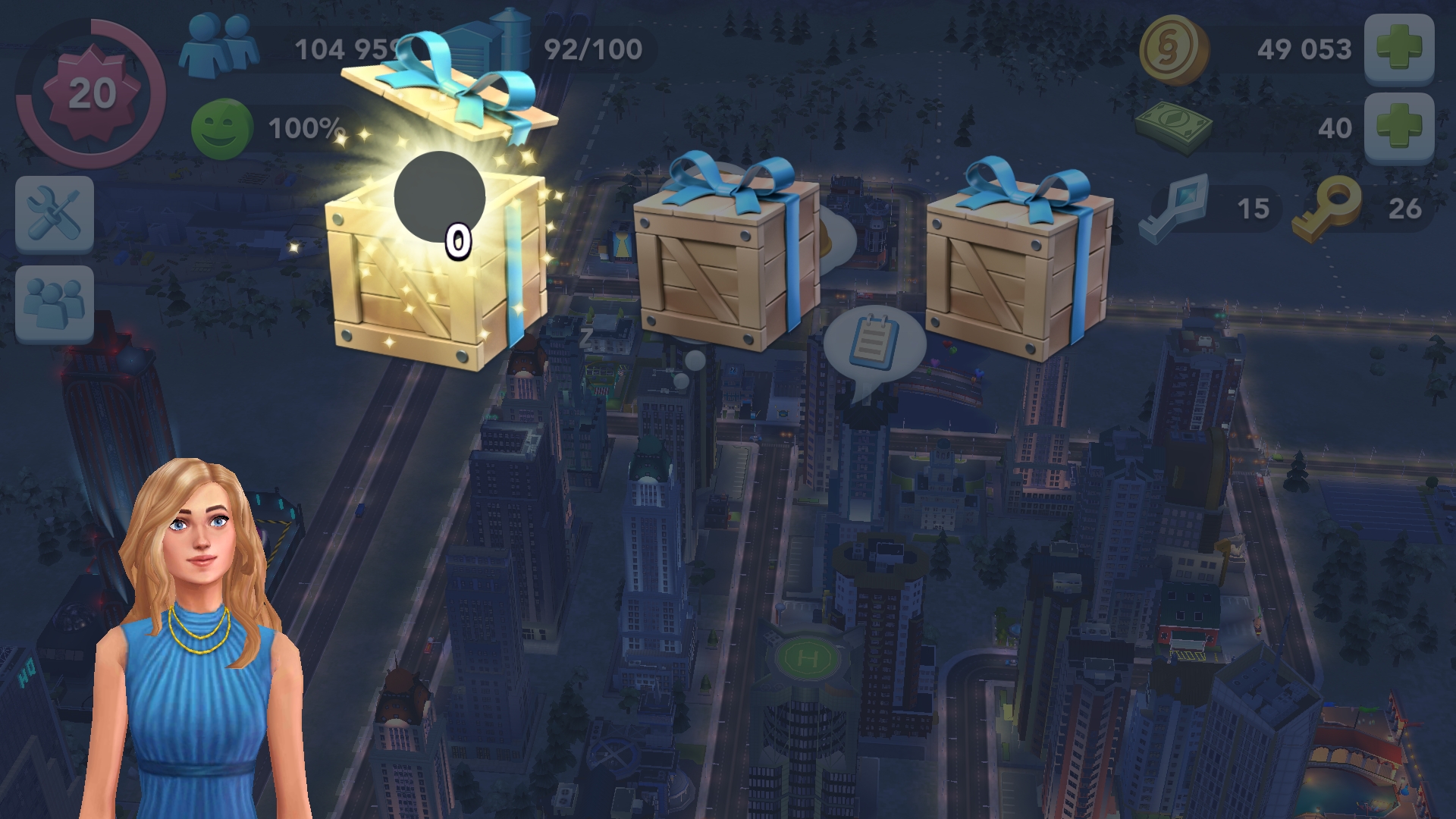Tap the golden key counter icon
1456x819 pixels.
(x=1327, y=207)
